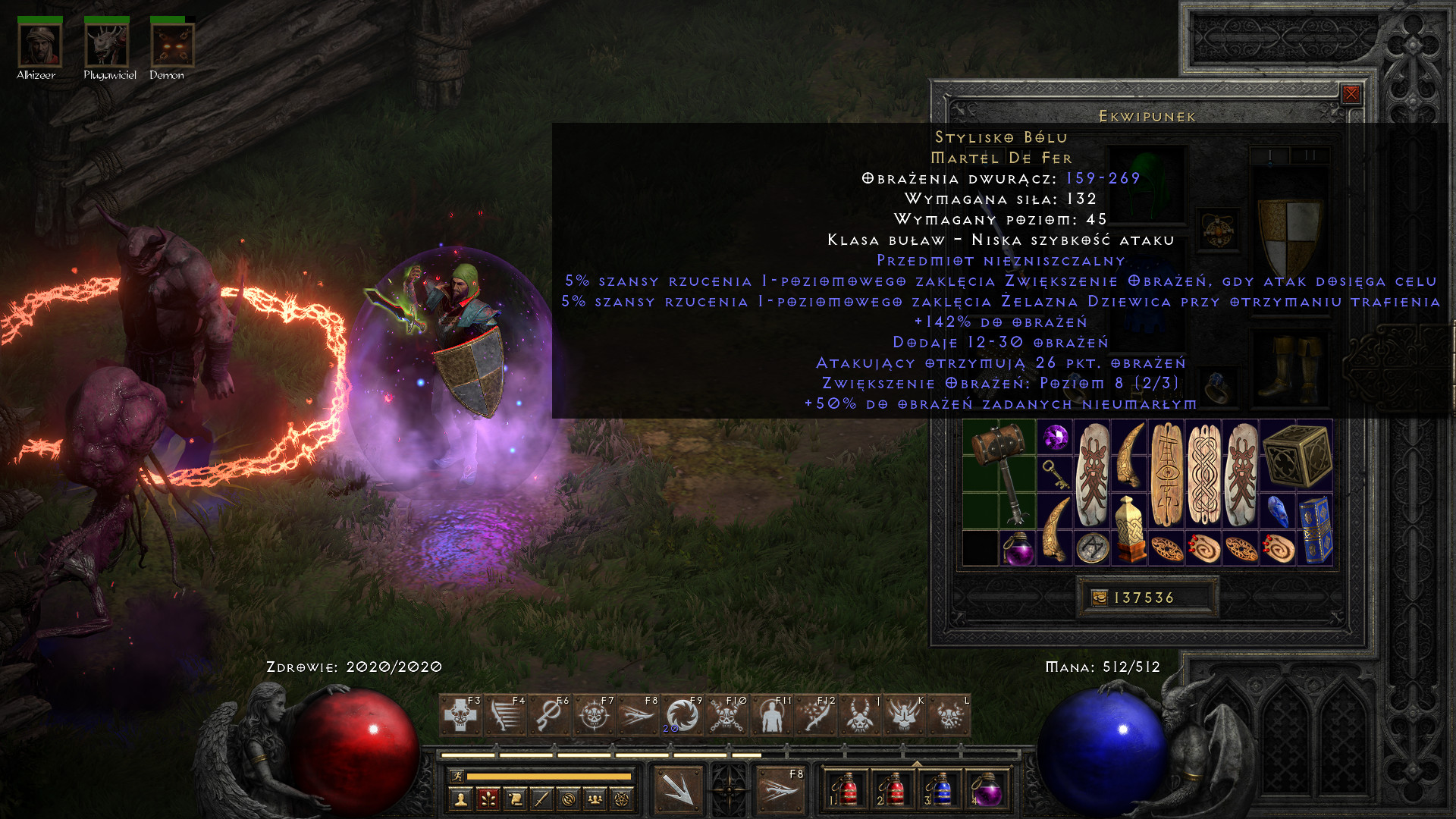Select the purple amethyst gem

[1055, 437]
